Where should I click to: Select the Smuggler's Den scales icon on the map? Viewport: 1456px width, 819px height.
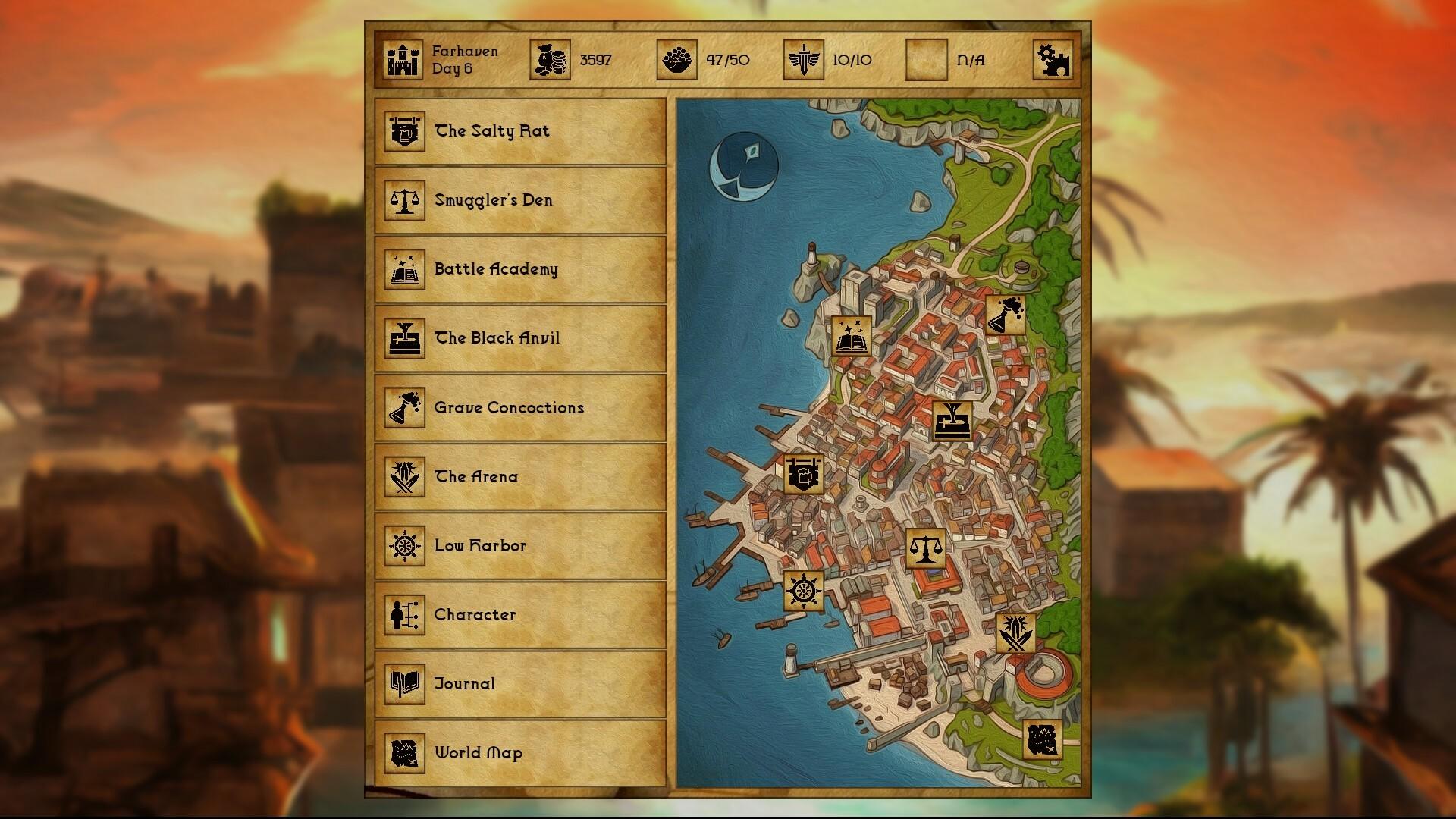tap(924, 548)
